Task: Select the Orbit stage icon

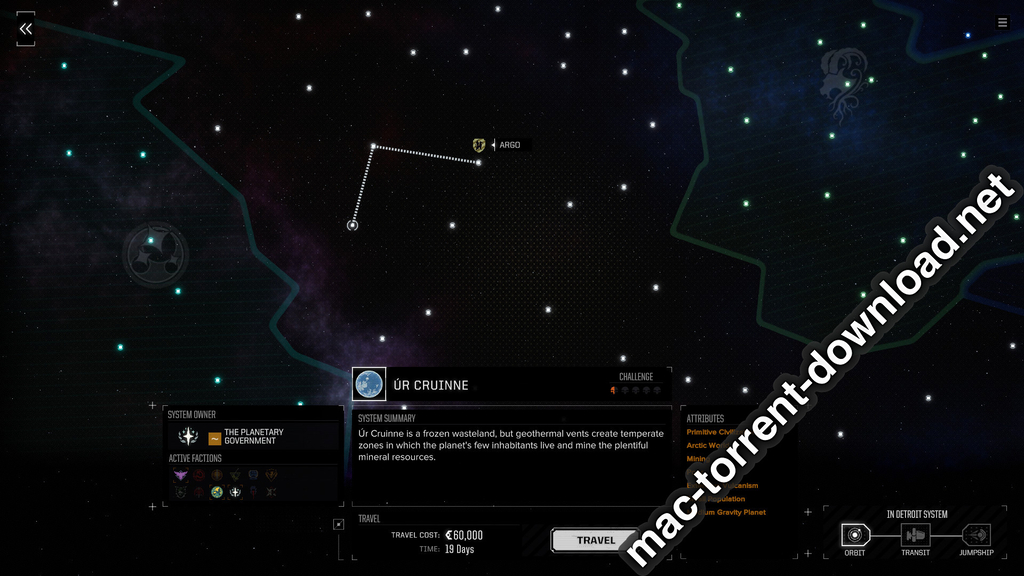Action: [854, 535]
